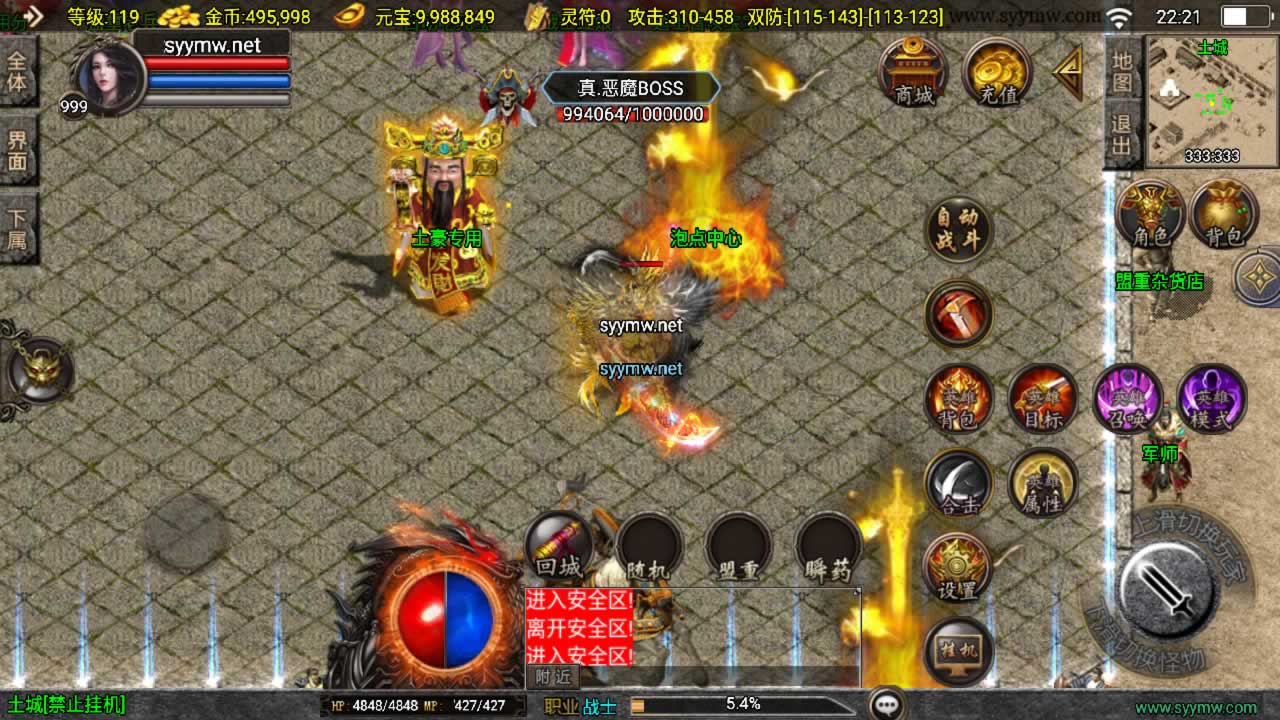
Task: Open the 商城 shop
Action: pos(914,72)
